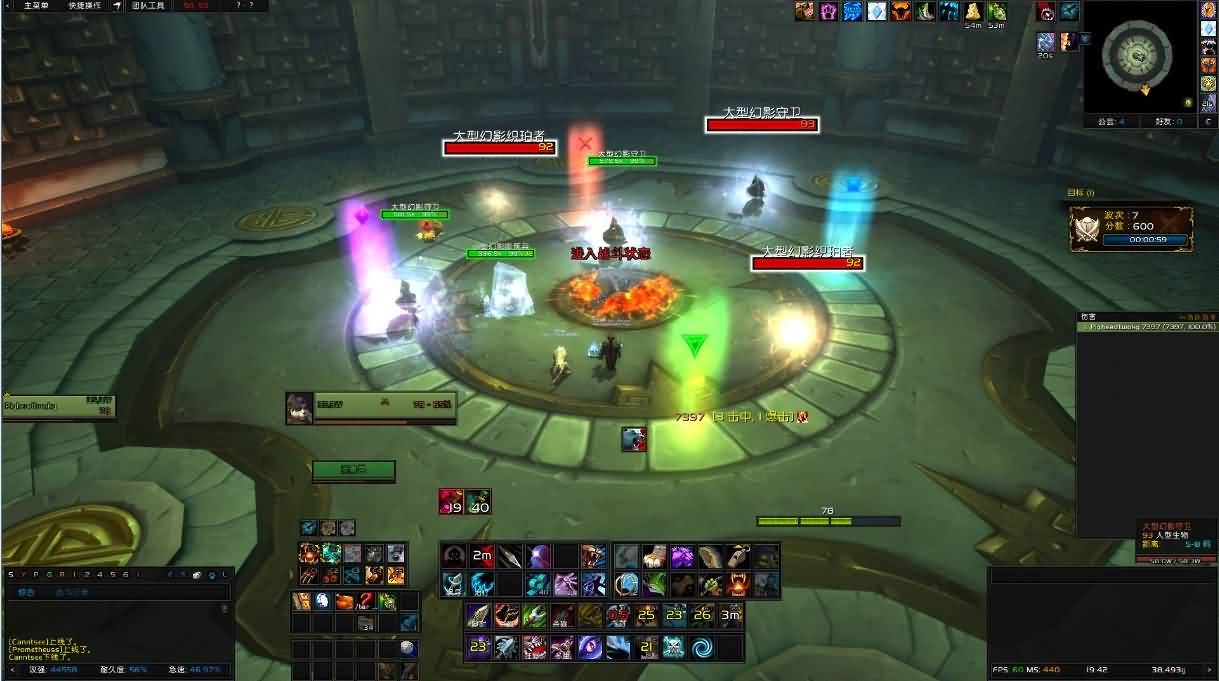1219x681 pixels.
Task: Activate the blue swirl vortex ability
Action: pos(702,647)
